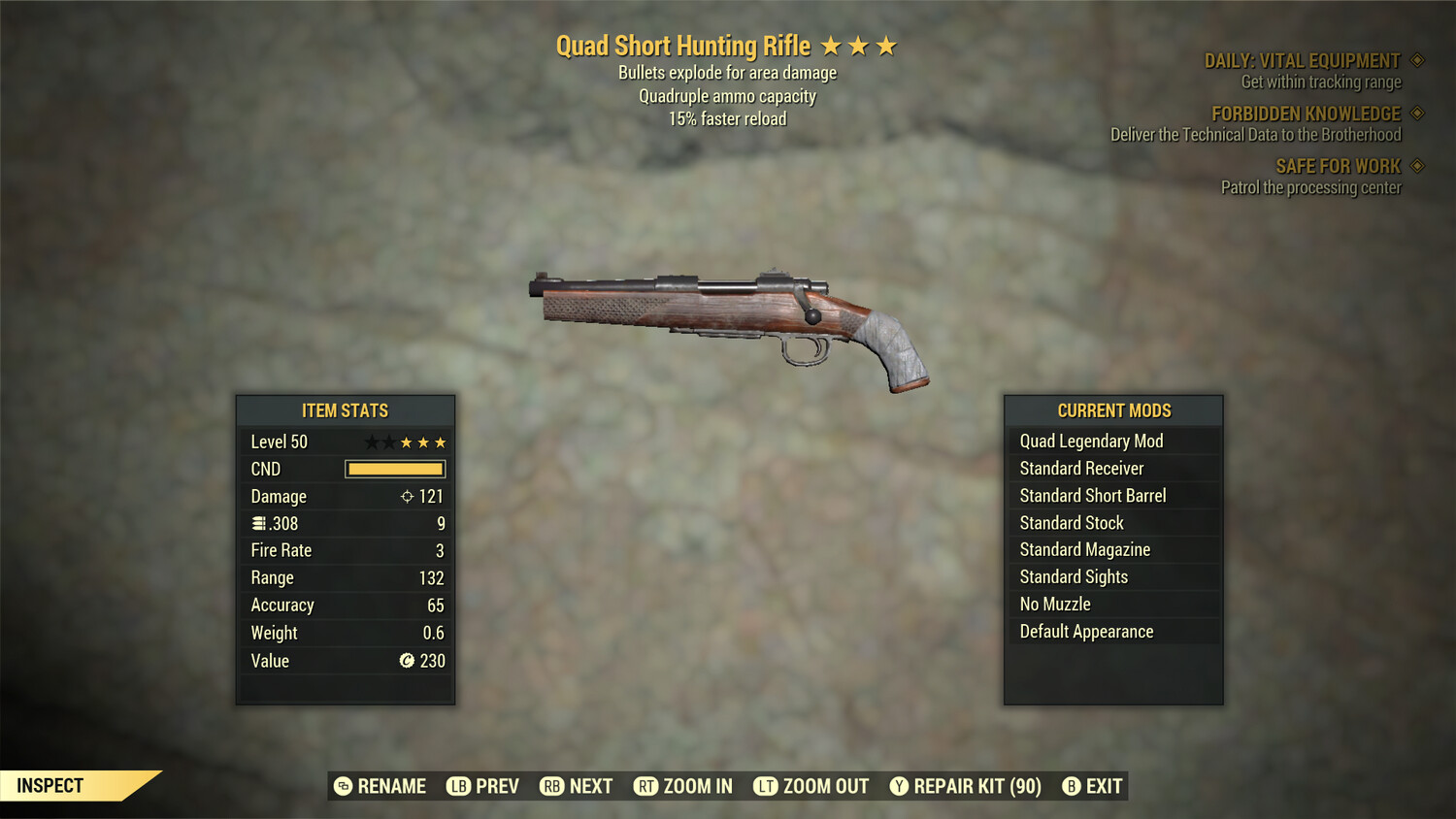Click the RB Next button icon
The height and width of the screenshot is (819, 1456).
point(552,786)
